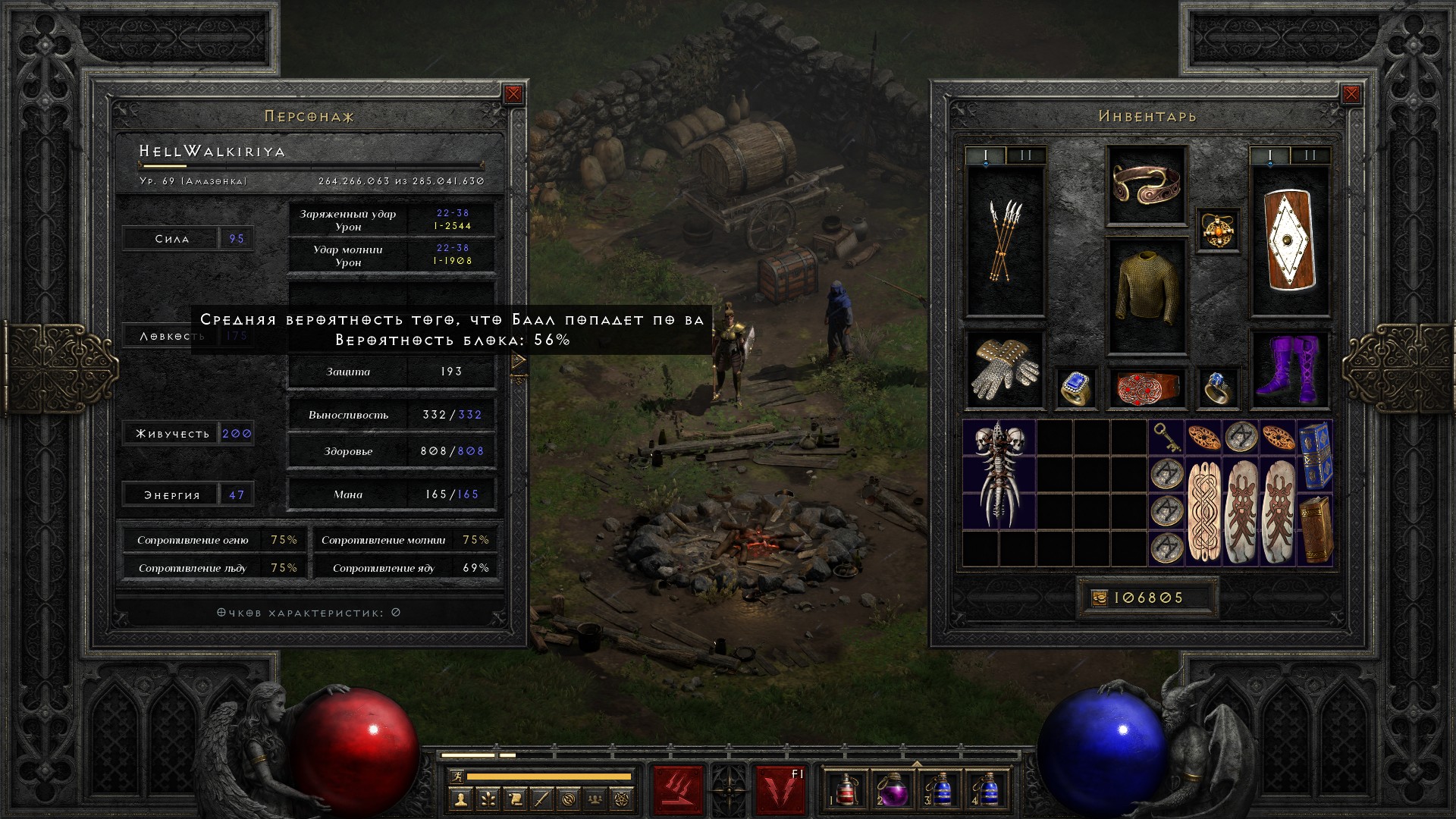Close the character stats panel
Screen dimensions: 1456x819
pyautogui.click(x=513, y=94)
